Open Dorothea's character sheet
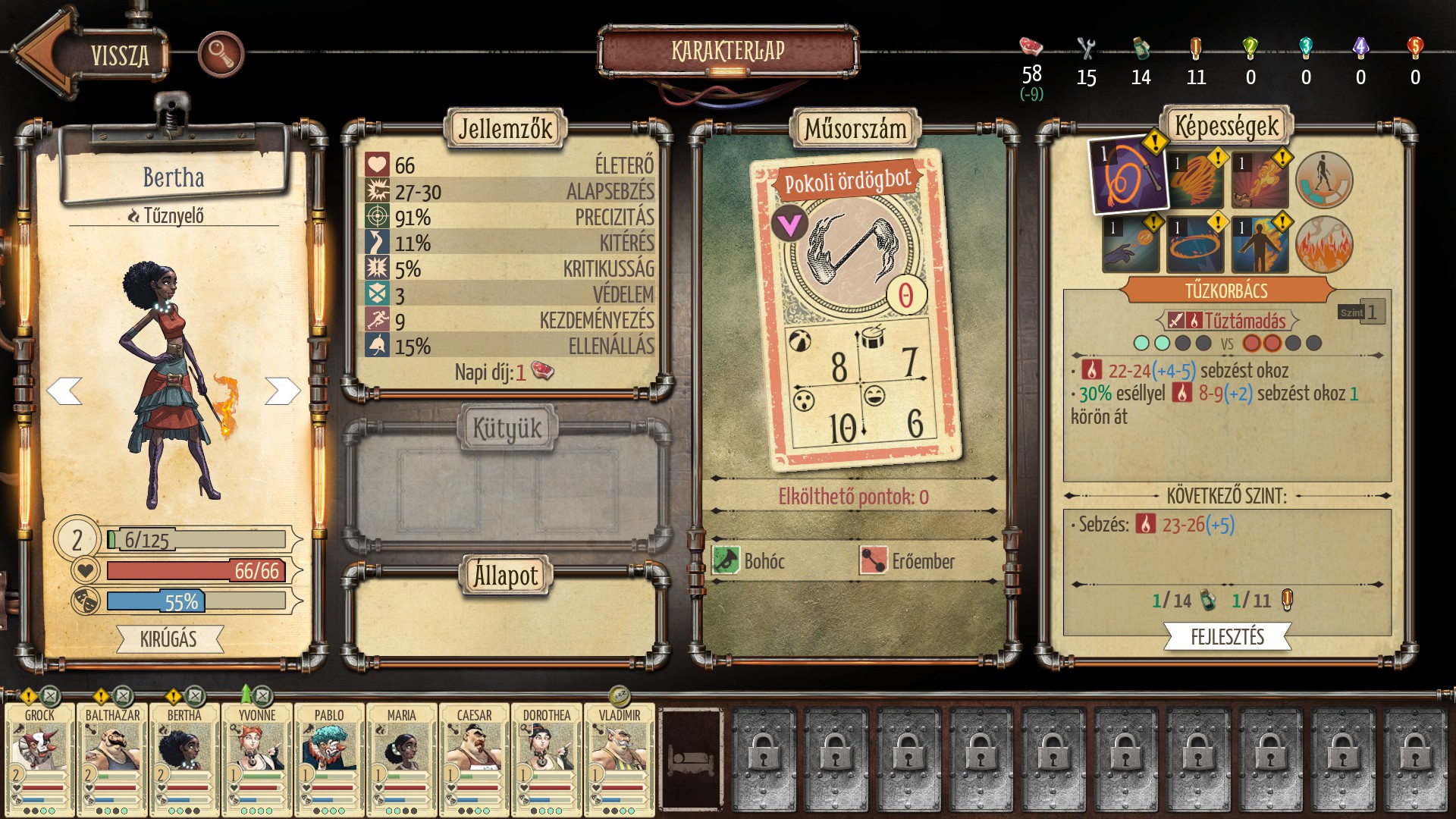This screenshot has width=1456, height=819. coord(547,758)
